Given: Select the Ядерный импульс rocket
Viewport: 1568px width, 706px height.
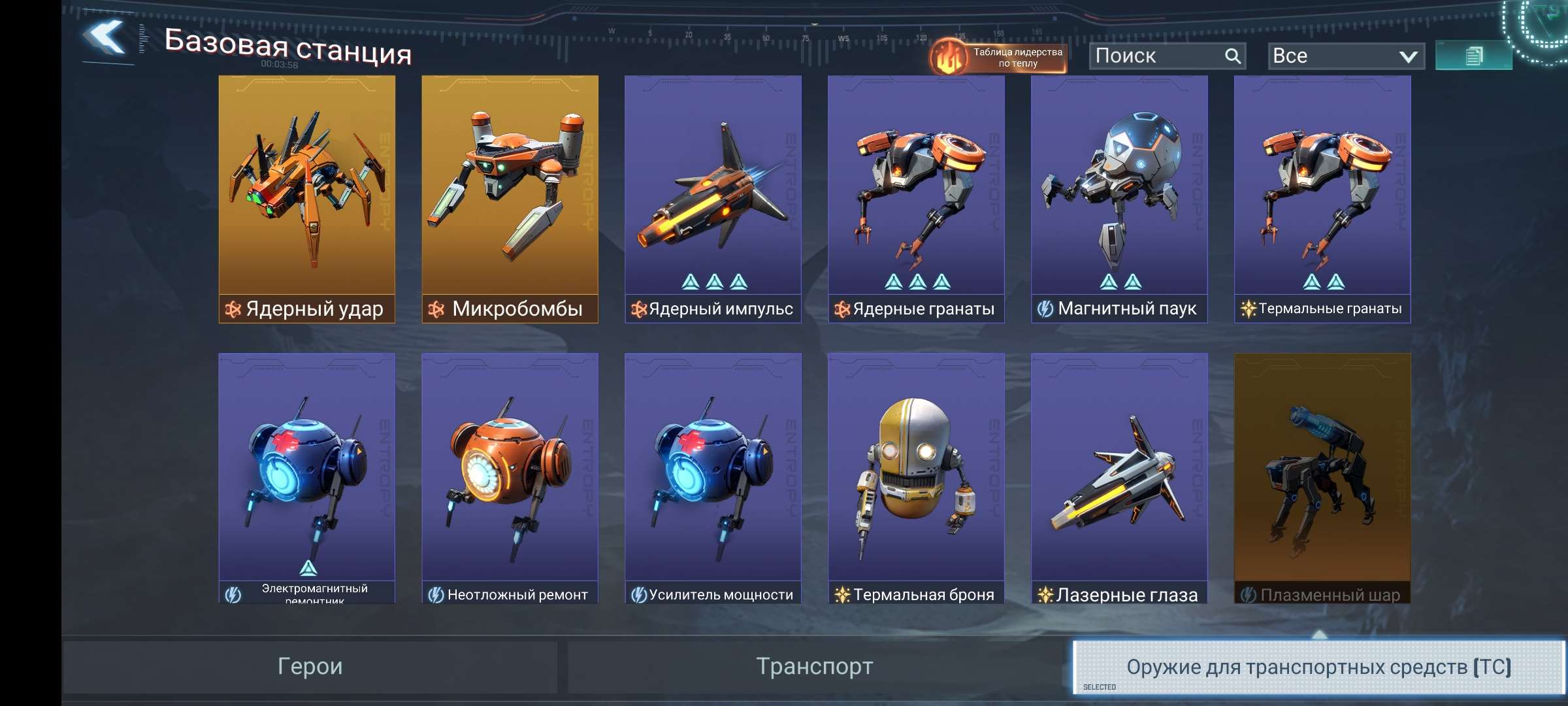Looking at the screenshot, I should tap(713, 196).
